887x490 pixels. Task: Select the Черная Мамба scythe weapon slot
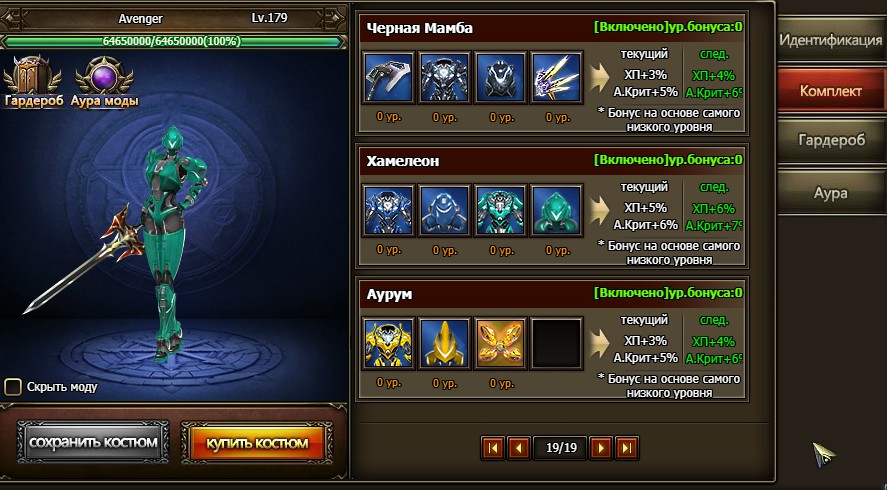click(x=387, y=77)
